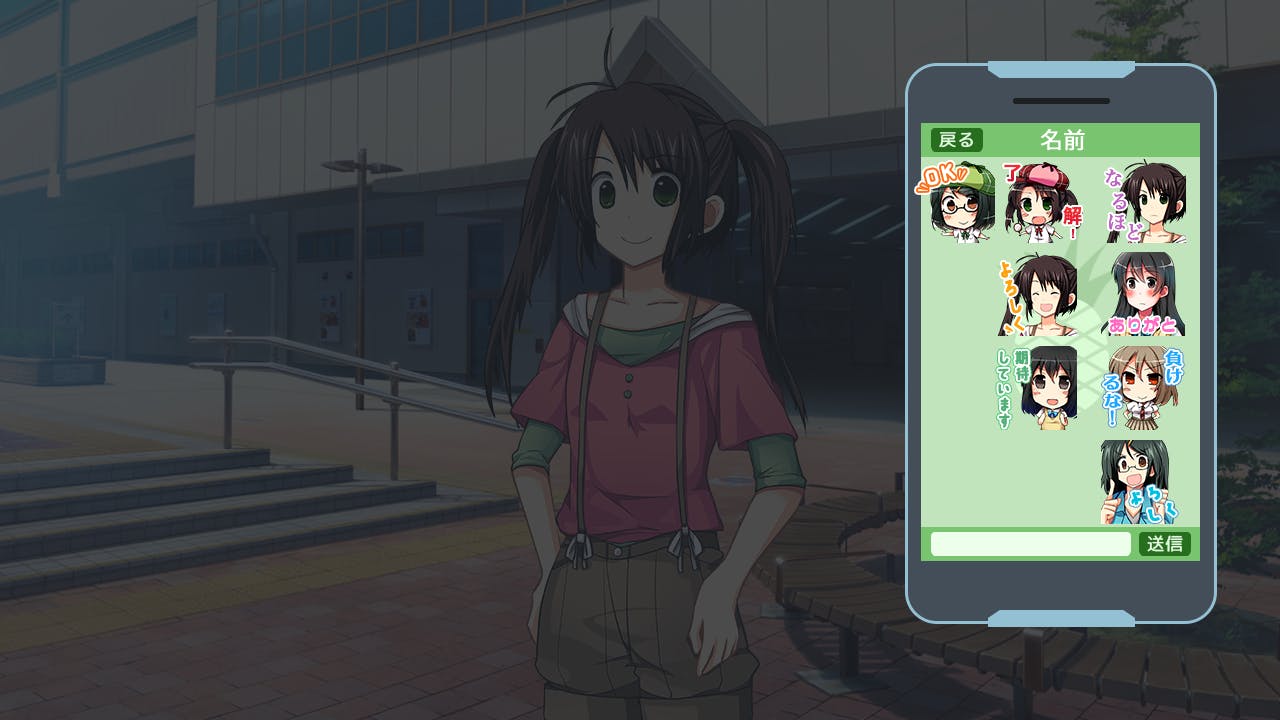Select the 負けるな sticker
Screen dimensions: 1280x720
tap(1143, 388)
